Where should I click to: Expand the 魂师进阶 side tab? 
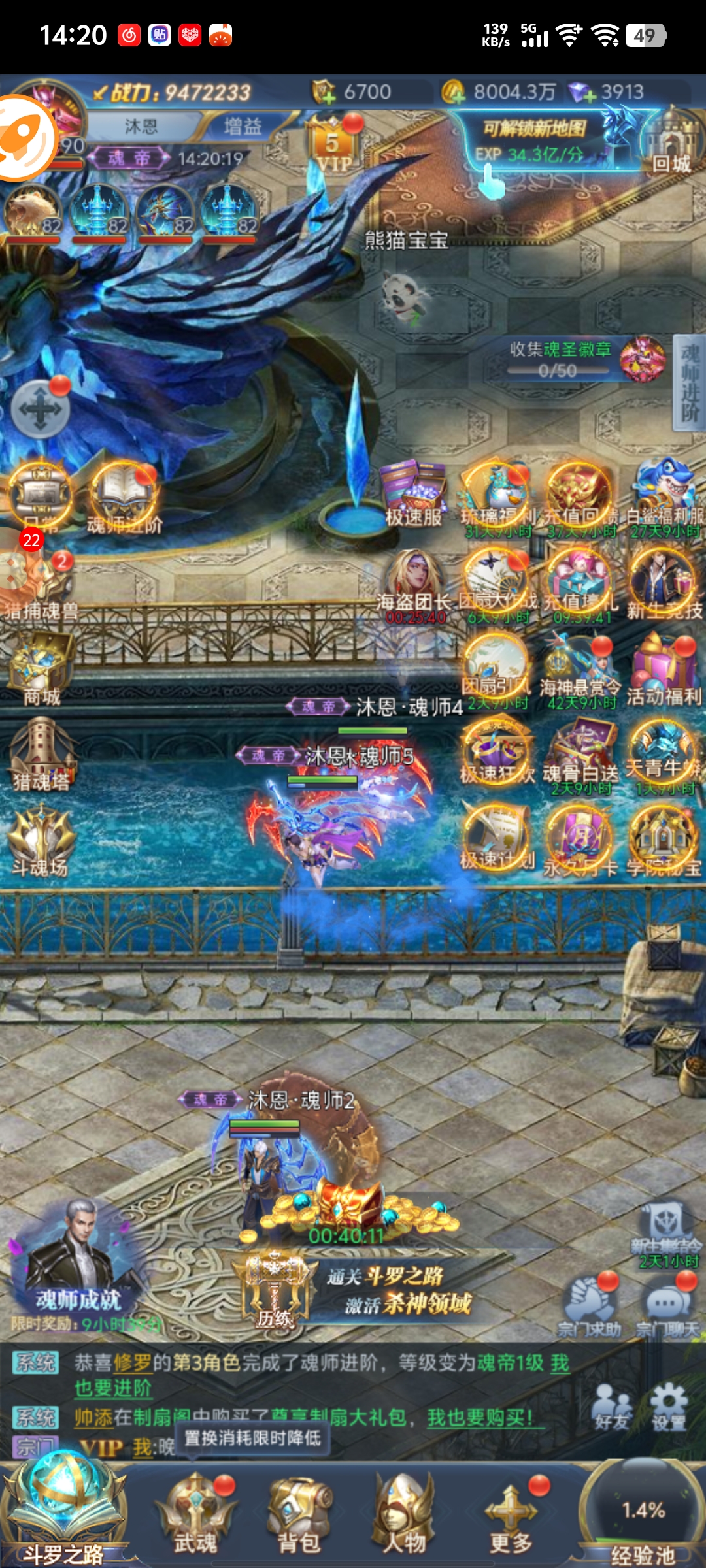689,383
